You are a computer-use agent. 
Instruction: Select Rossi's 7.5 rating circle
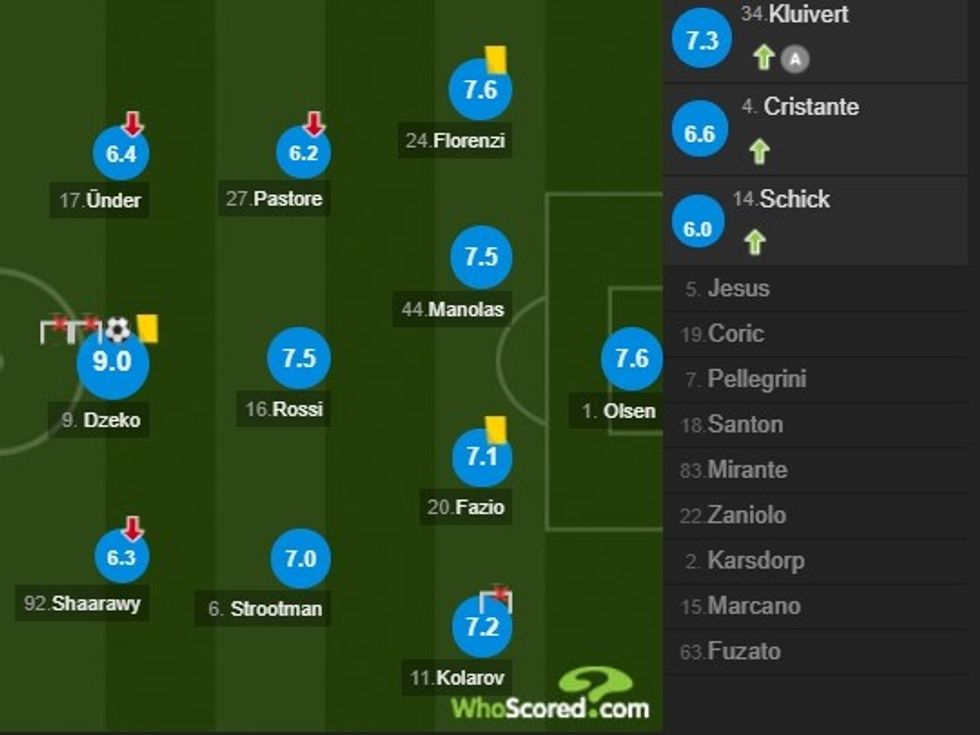click(299, 359)
